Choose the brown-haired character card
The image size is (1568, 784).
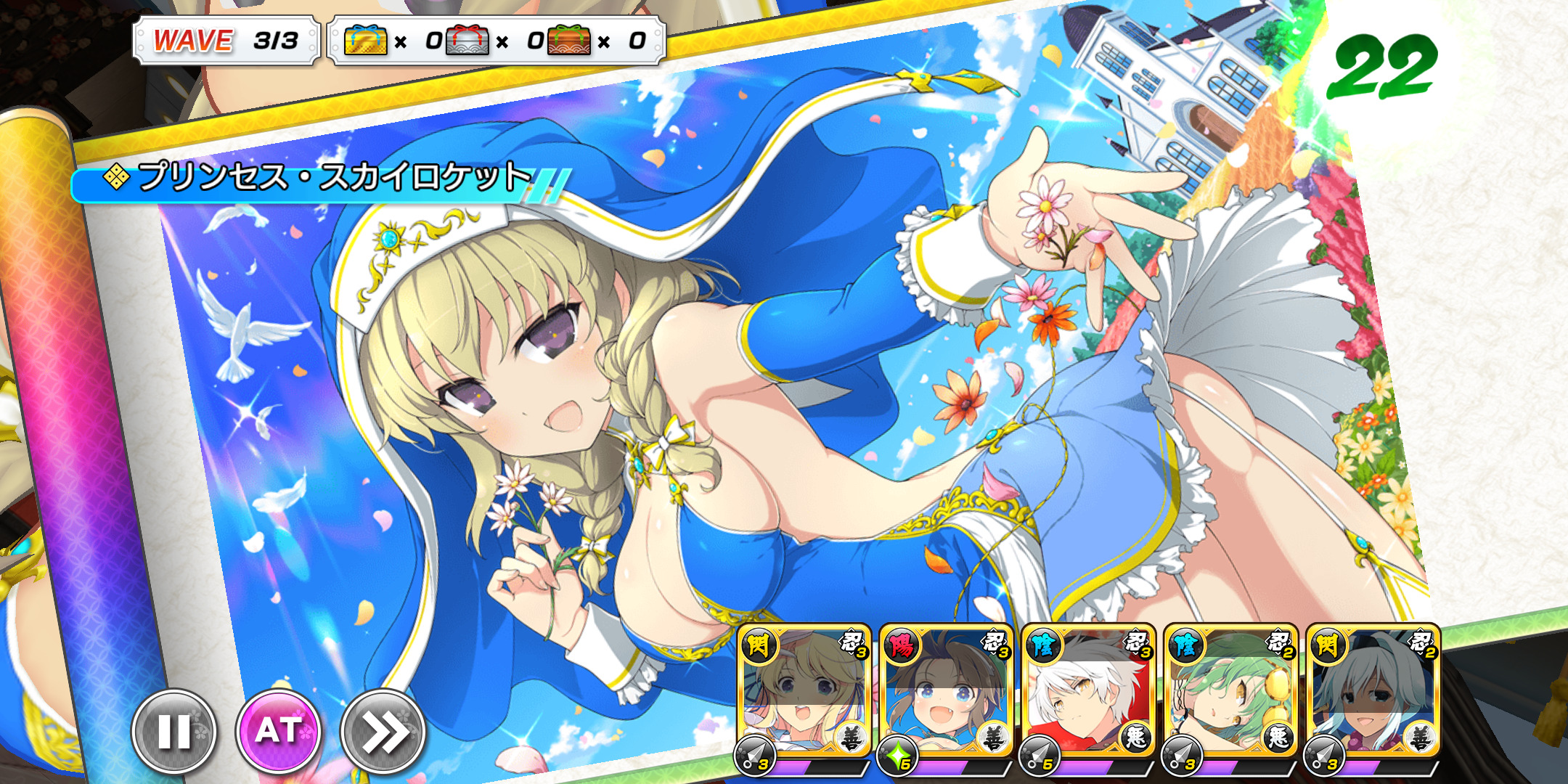click(946, 693)
